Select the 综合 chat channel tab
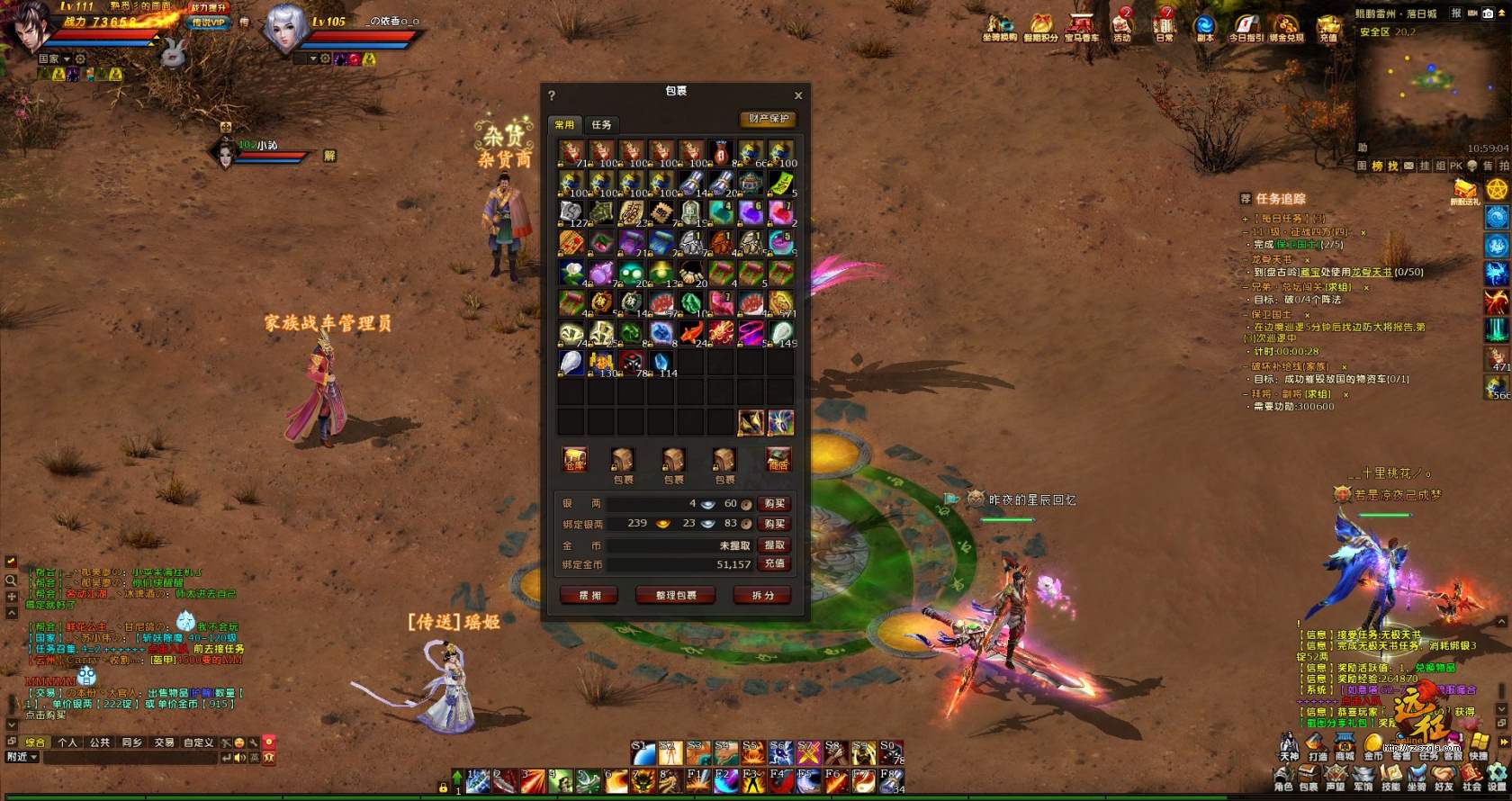Screen dimensions: 1512x801 point(35,742)
